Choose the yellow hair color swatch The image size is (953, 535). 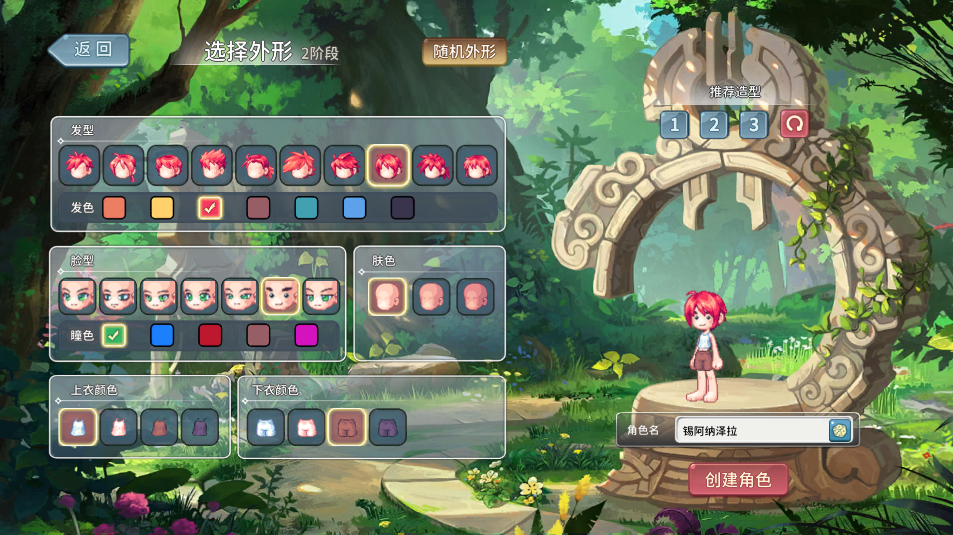coord(162,208)
